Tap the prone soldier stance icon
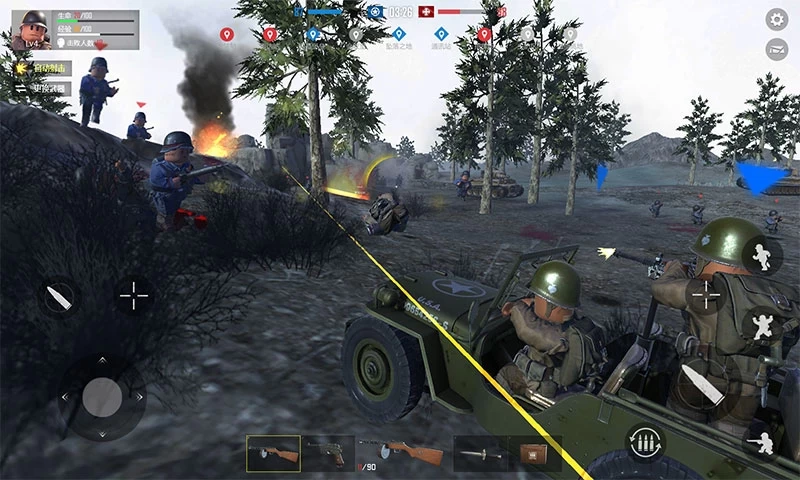The image size is (800, 480). [x=764, y=440]
